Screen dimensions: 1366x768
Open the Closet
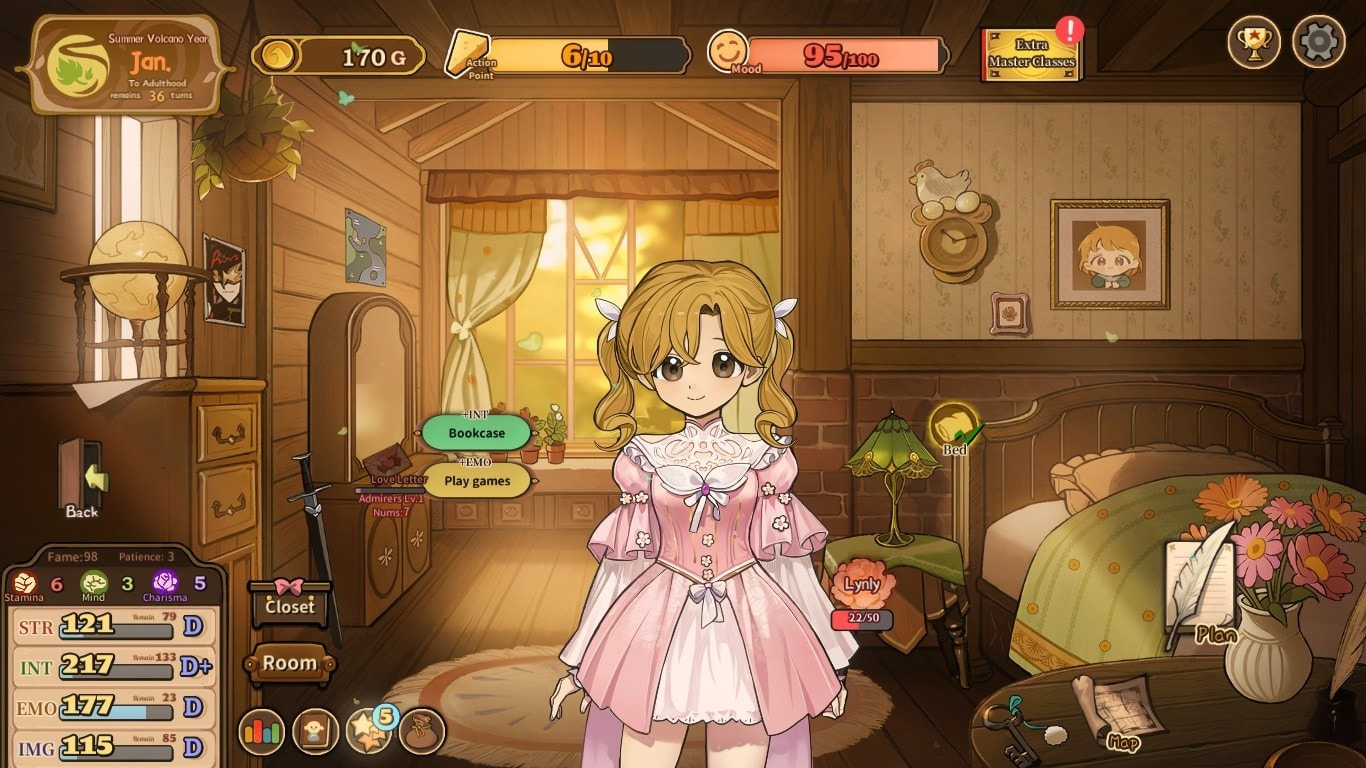289,605
